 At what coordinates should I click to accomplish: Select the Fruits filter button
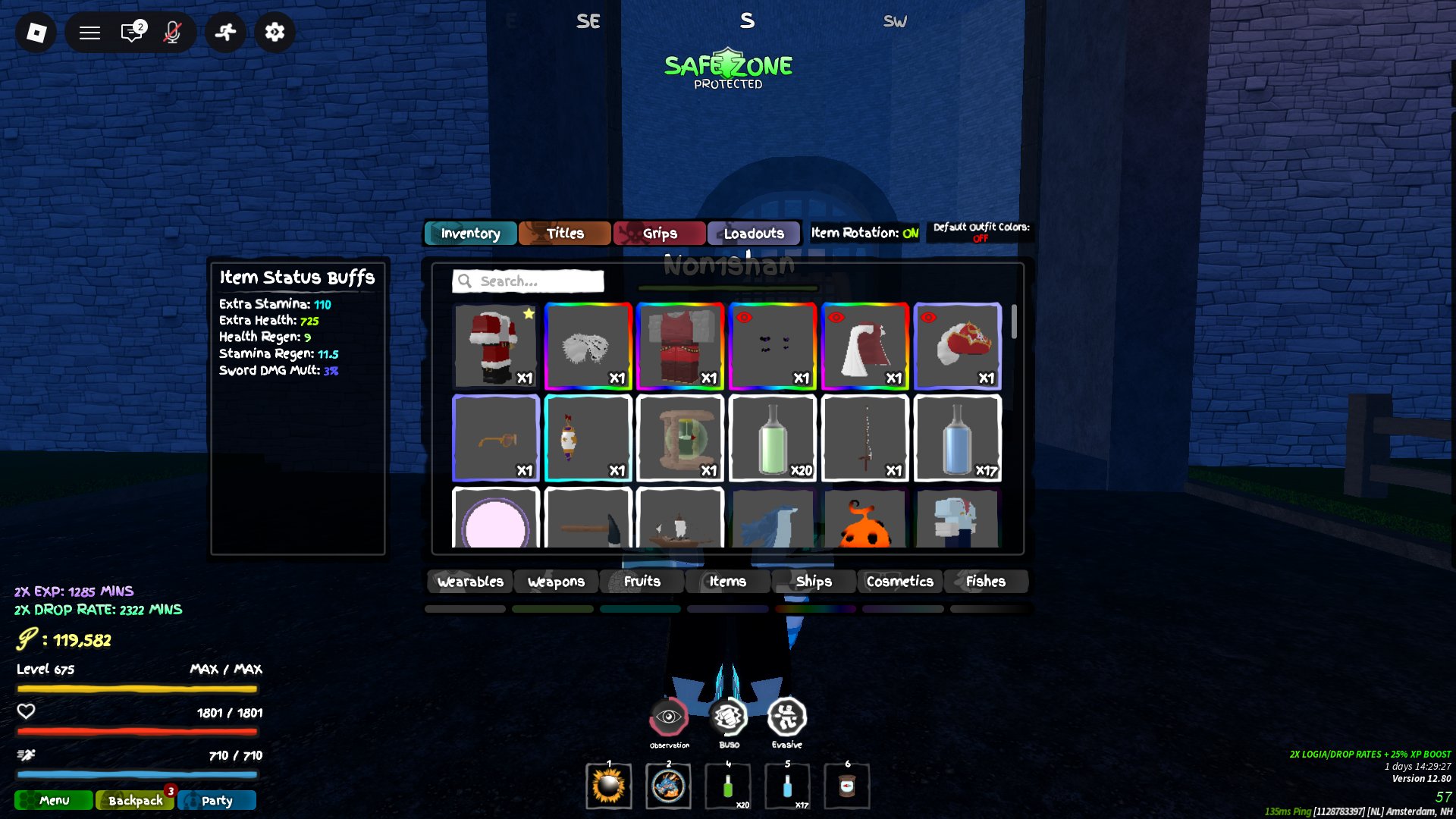pyautogui.click(x=641, y=581)
